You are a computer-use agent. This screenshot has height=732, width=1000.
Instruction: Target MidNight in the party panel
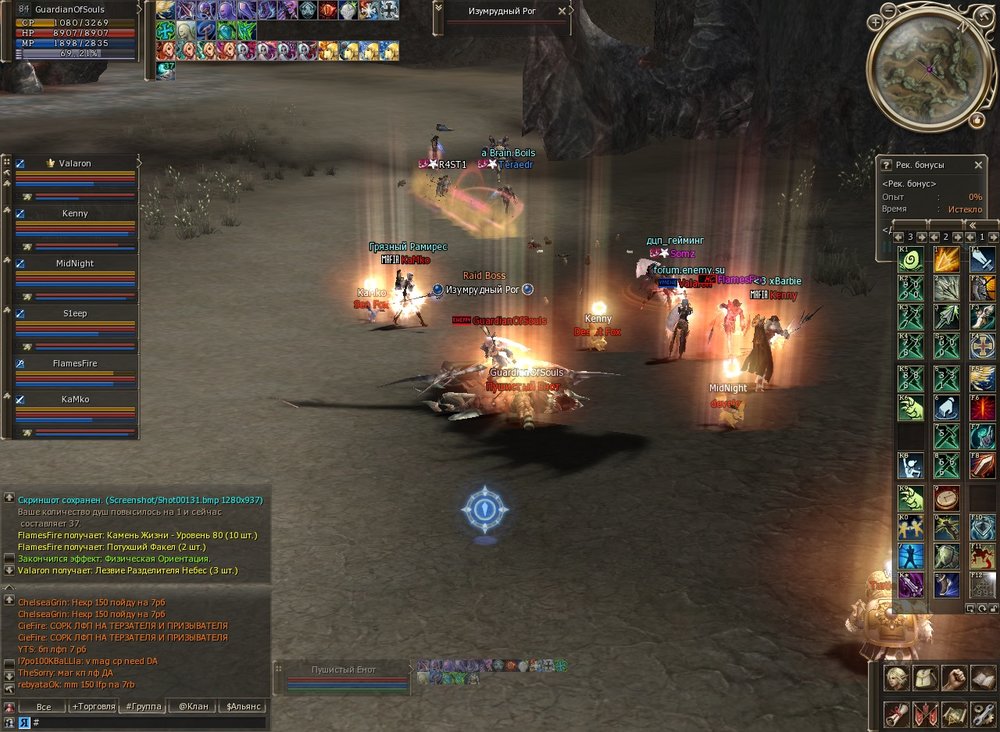pos(75,263)
